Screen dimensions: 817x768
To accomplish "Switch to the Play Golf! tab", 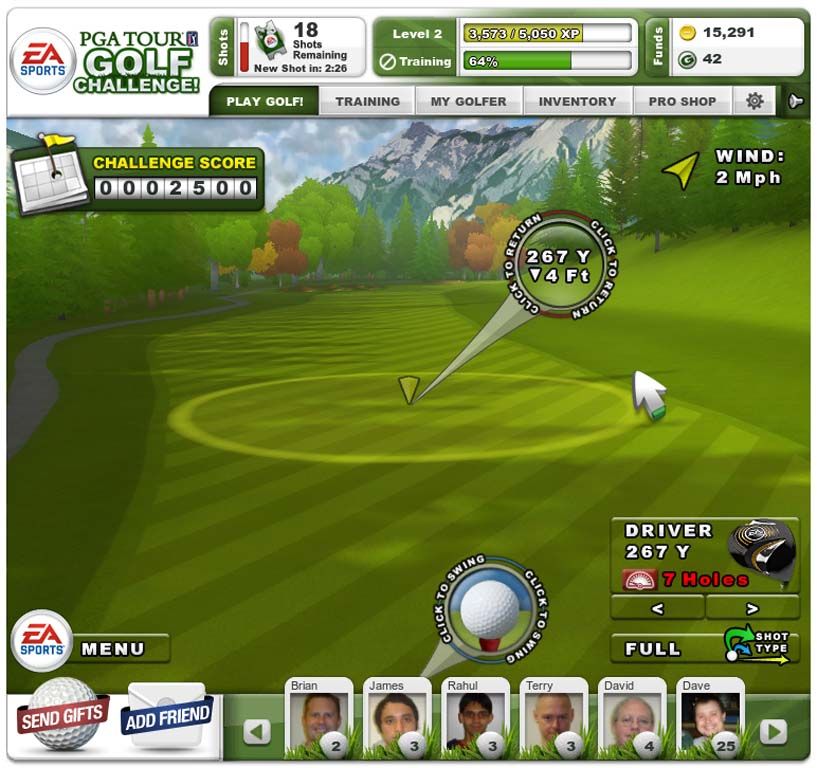I will (x=264, y=101).
